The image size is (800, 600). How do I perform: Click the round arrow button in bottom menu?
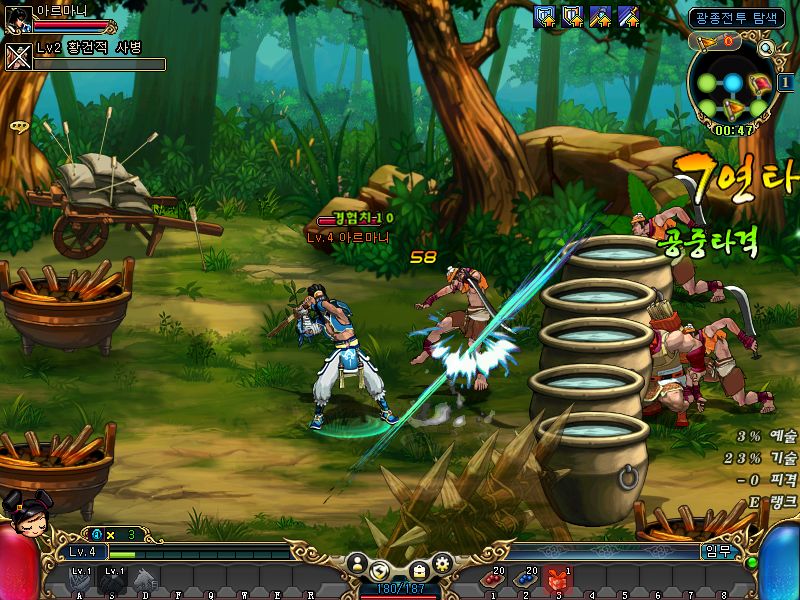380,570
